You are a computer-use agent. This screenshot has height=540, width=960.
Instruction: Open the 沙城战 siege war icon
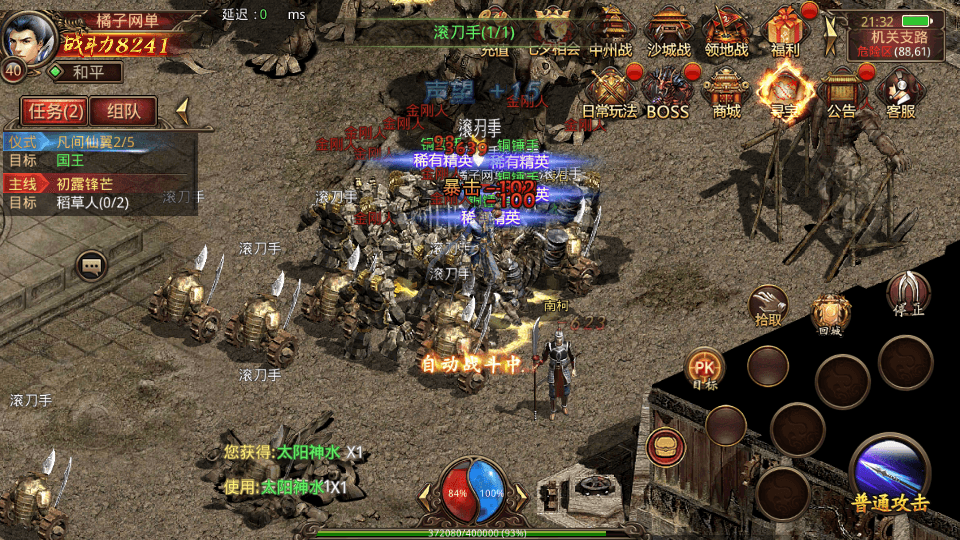pyautogui.click(x=669, y=31)
